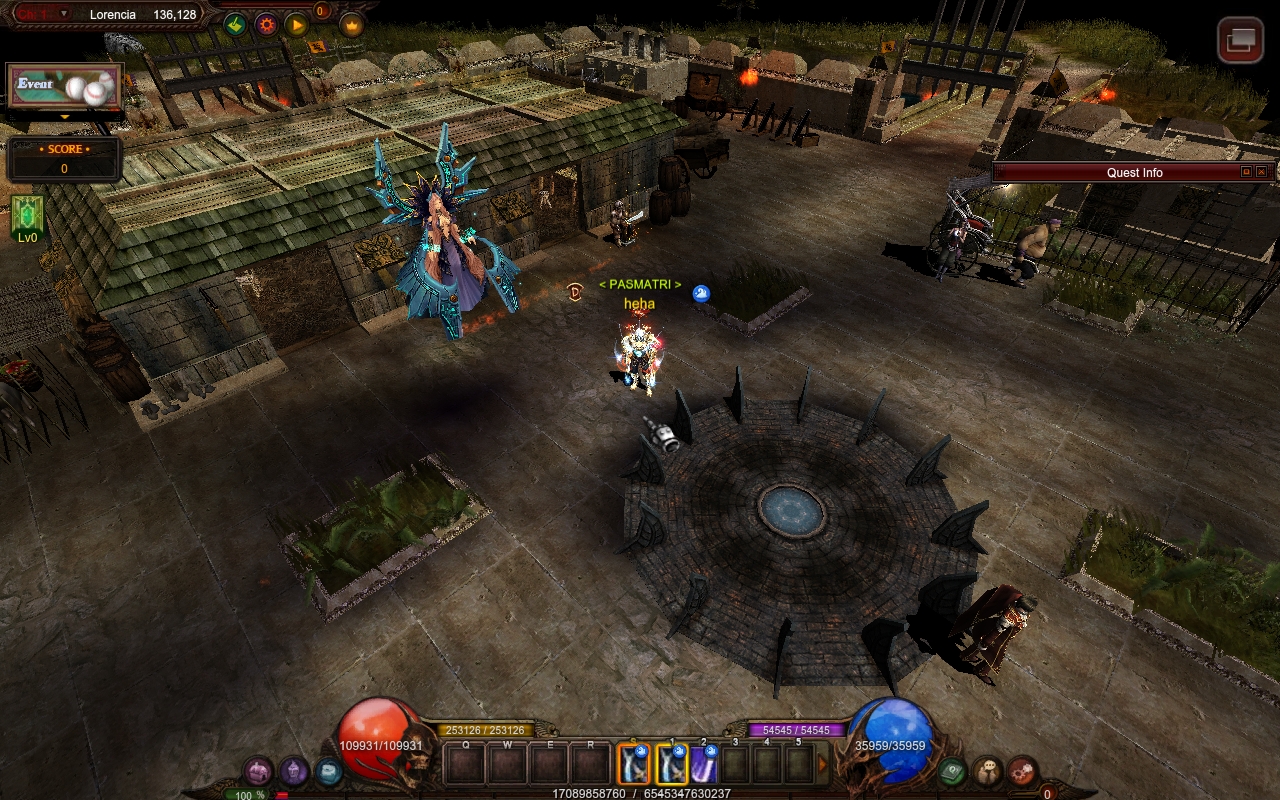1280x800 pixels.
Task: Minimize the Quest Info panel
Action: [1246, 172]
